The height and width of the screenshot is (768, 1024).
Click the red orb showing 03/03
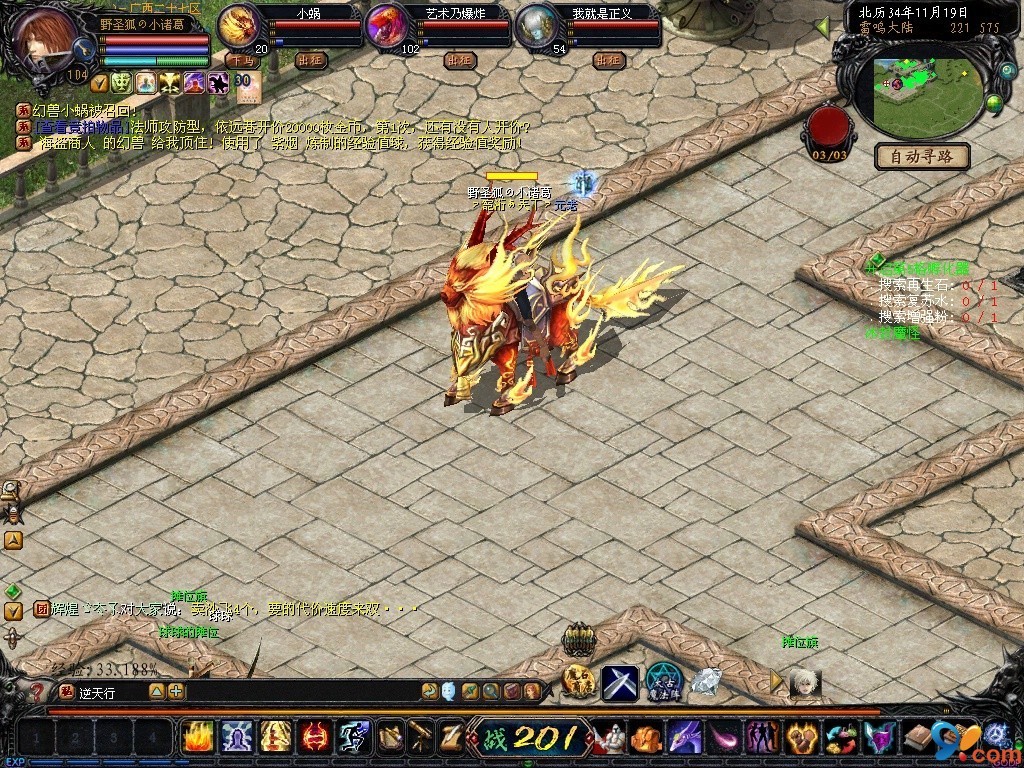830,128
